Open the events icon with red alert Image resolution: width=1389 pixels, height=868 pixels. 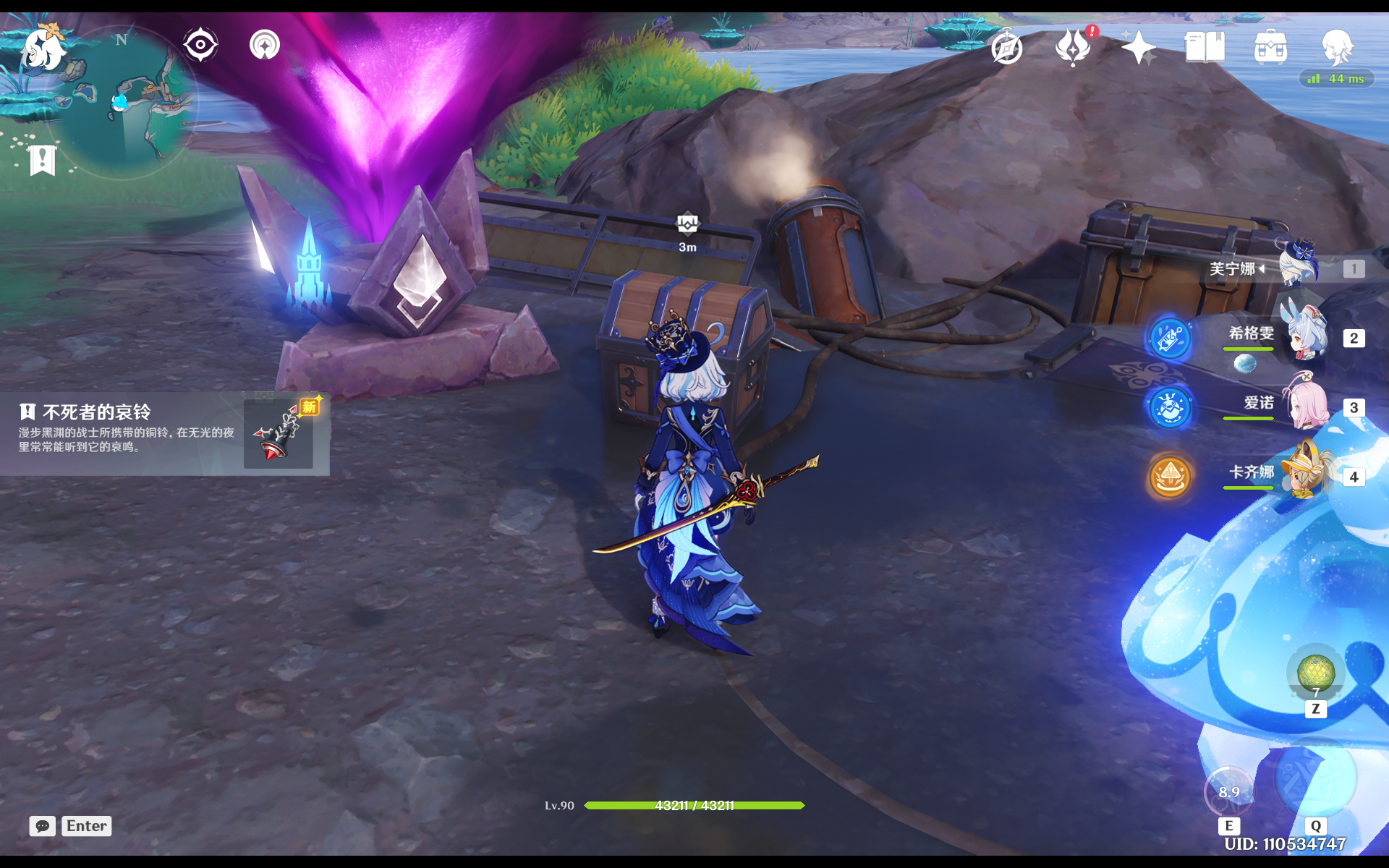pyautogui.click(x=1073, y=47)
